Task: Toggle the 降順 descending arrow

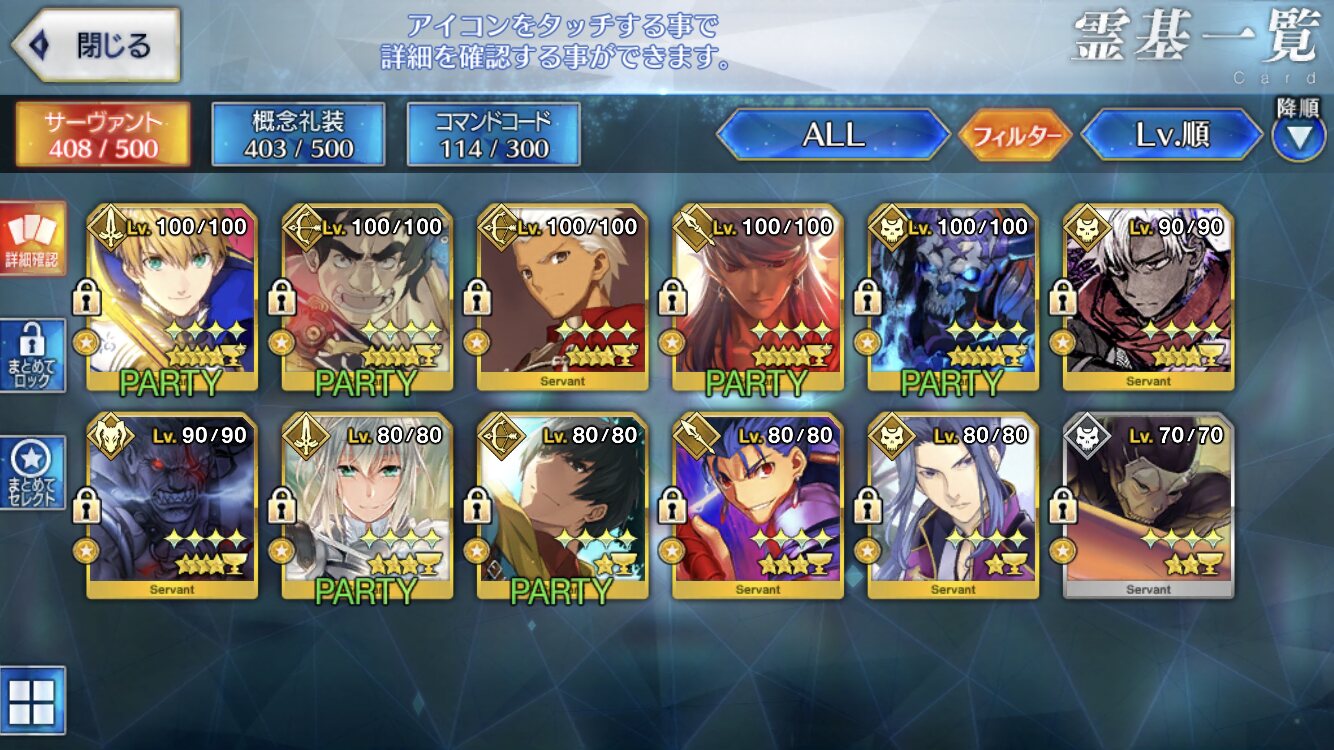Action: 1298,137
